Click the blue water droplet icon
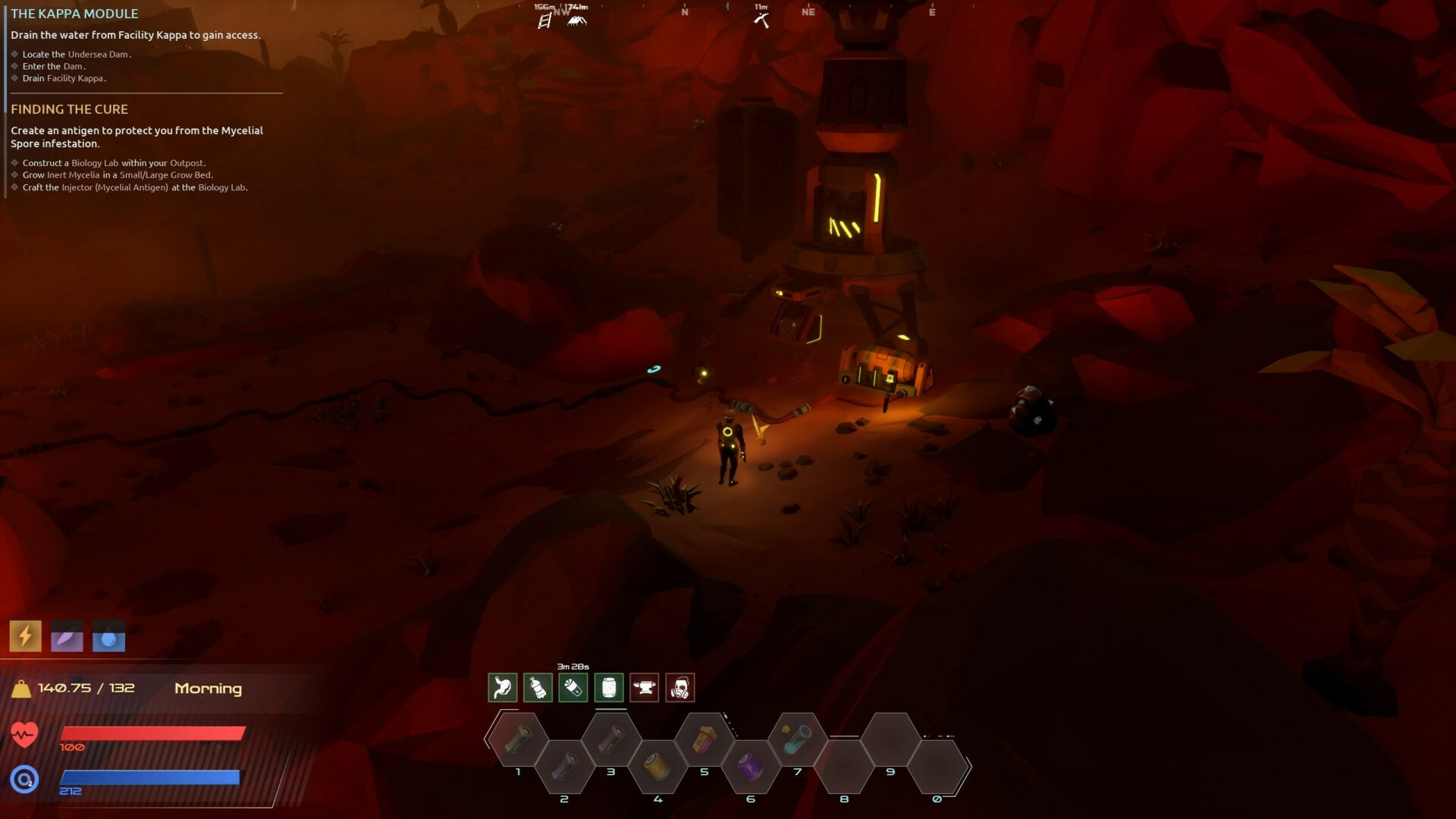The image size is (1456, 819). [108, 636]
